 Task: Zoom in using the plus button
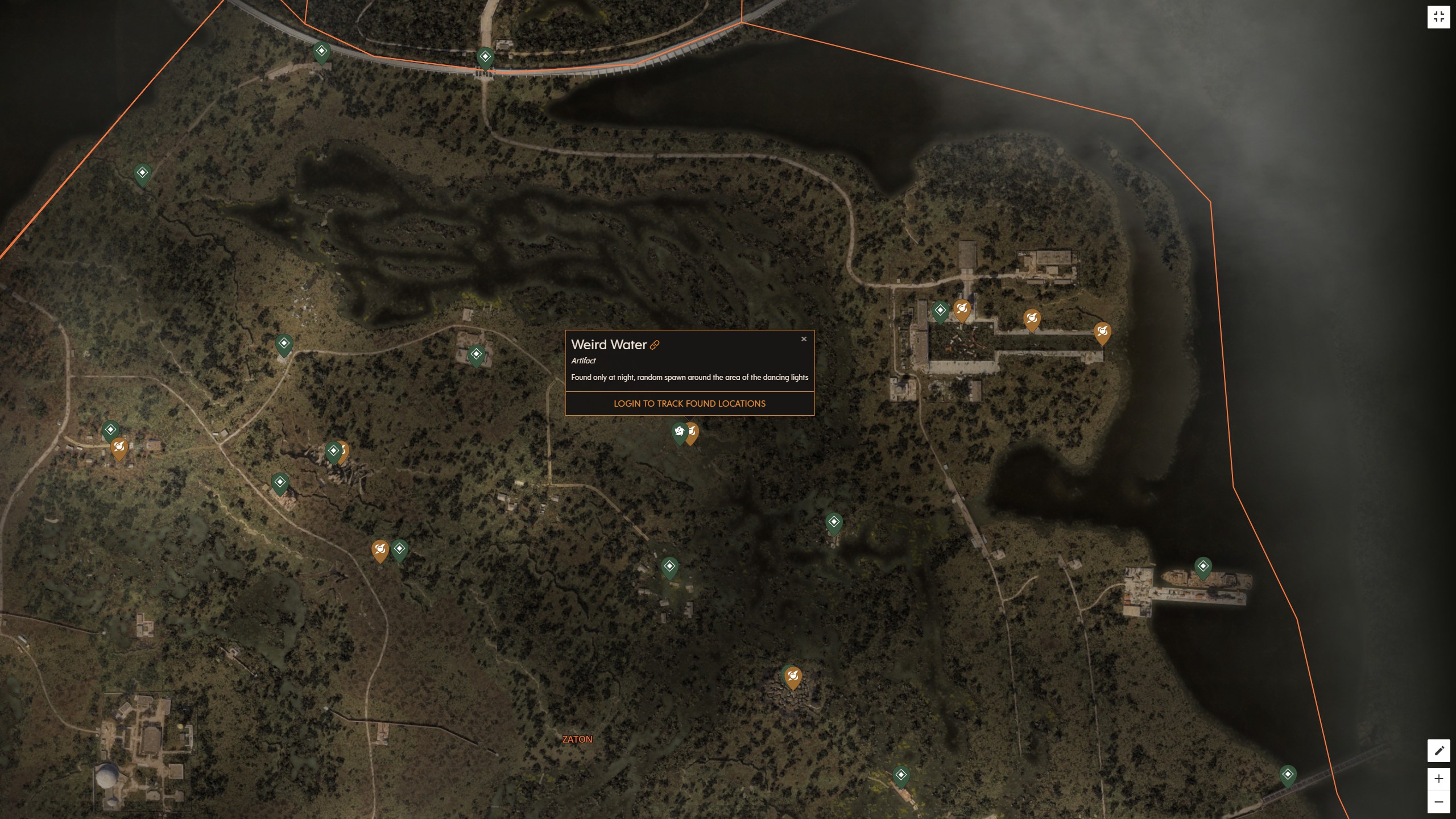click(1440, 779)
